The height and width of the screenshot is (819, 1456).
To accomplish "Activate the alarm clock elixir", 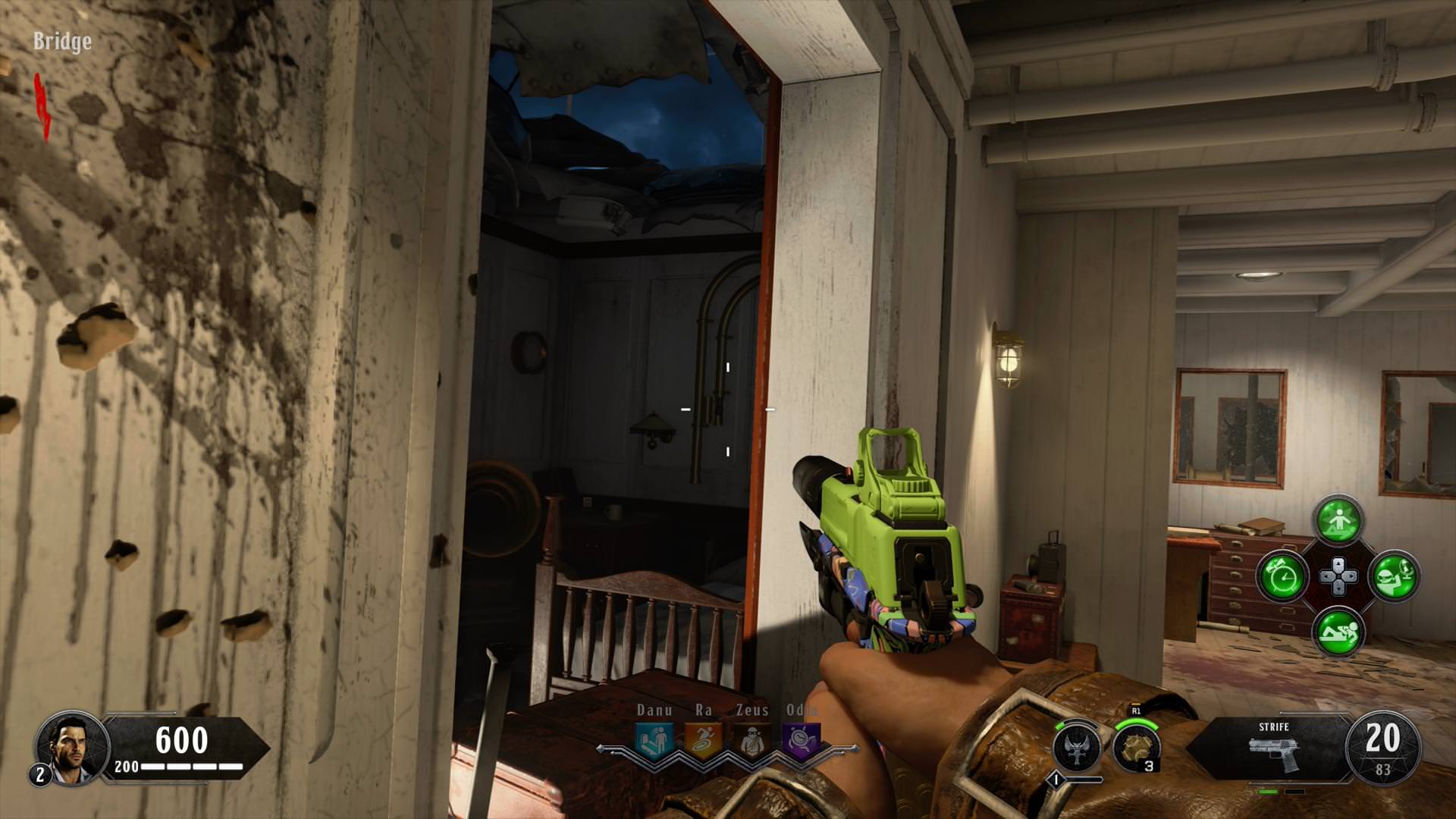I will pyautogui.click(x=1282, y=576).
